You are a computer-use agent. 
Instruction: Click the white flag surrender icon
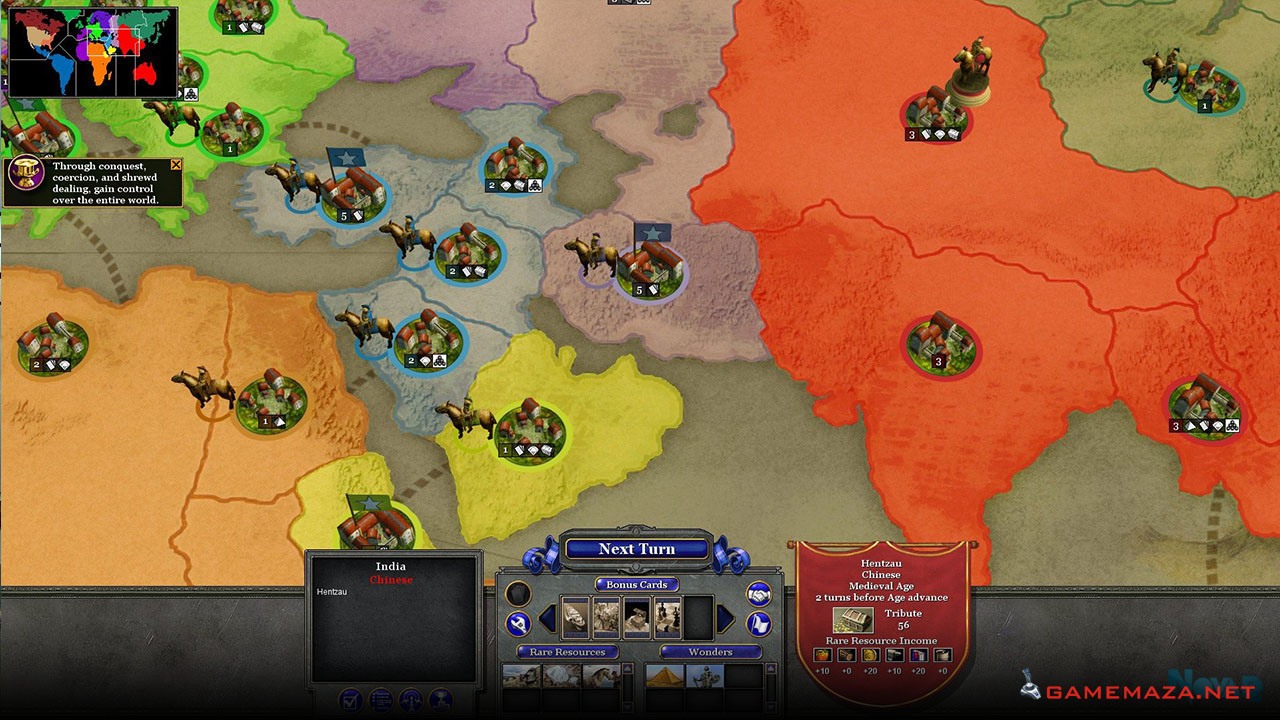coord(760,623)
